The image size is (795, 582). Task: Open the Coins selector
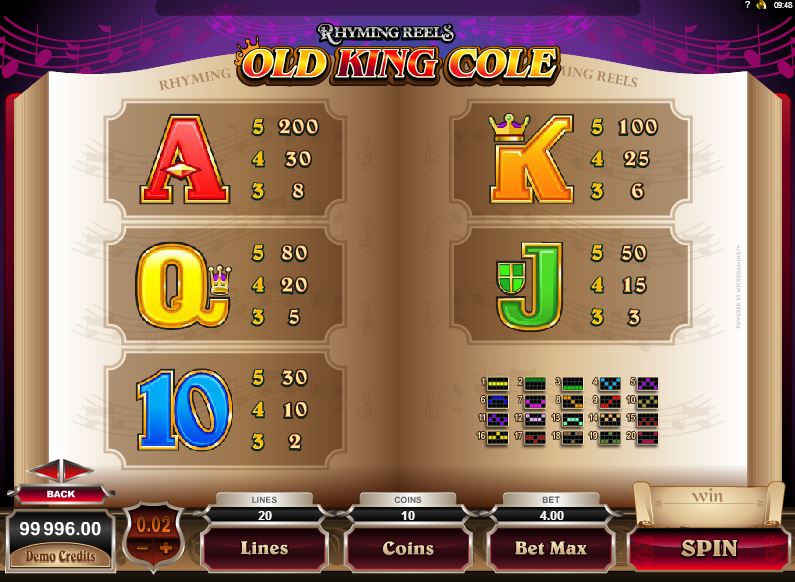(407, 548)
